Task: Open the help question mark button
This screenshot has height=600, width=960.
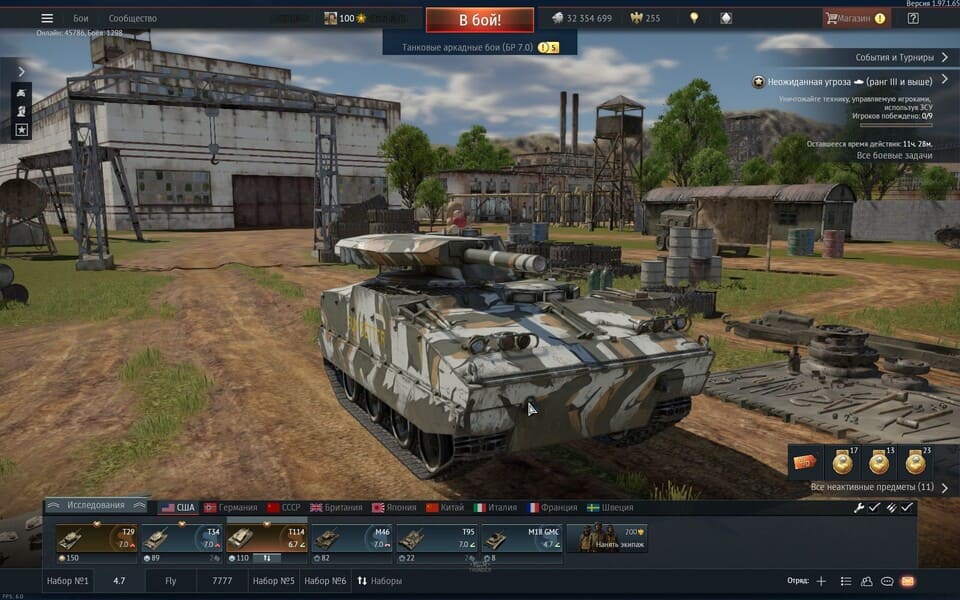Action: (912, 18)
